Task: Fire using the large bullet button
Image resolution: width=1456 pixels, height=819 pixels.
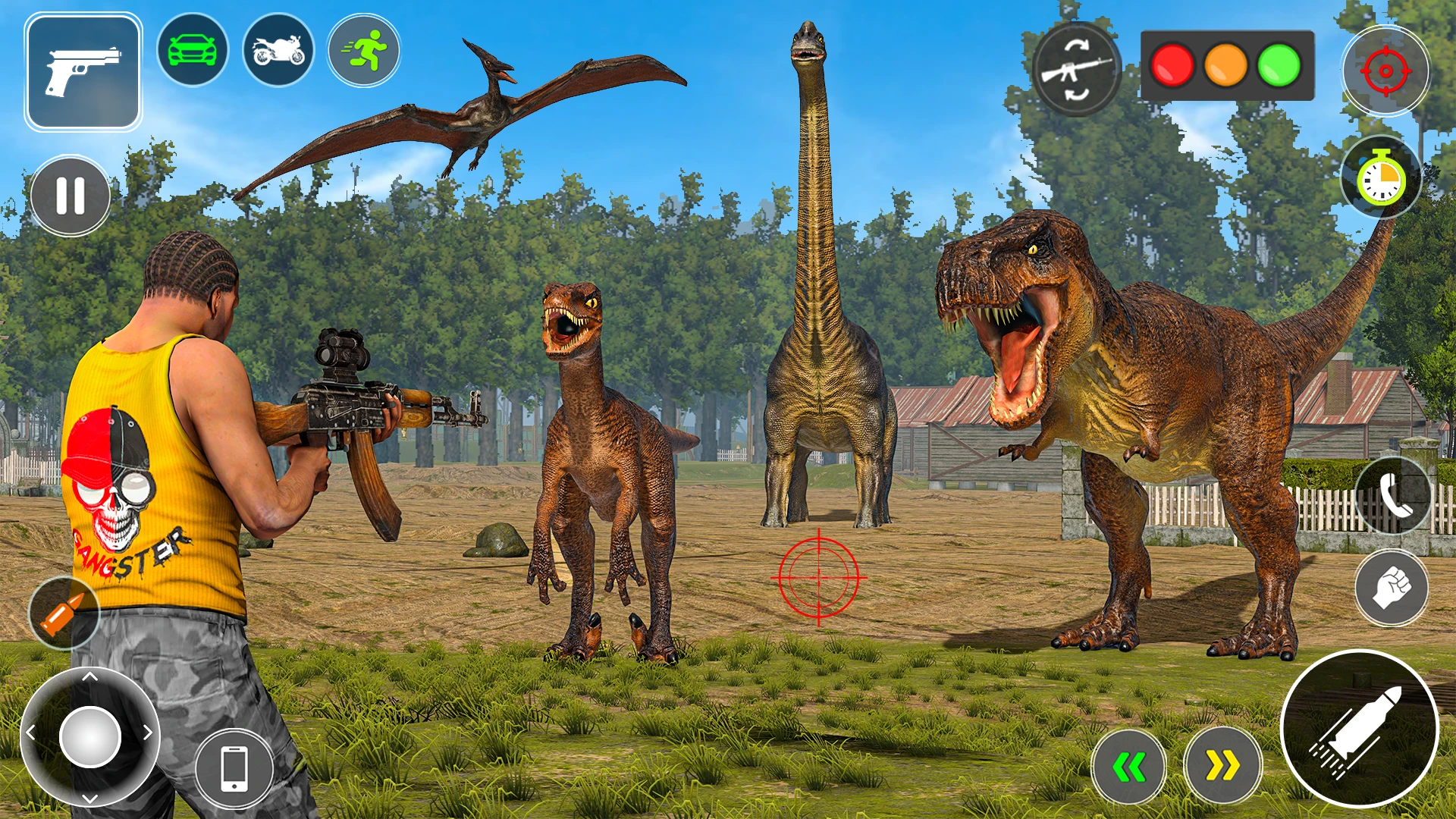Action: 1360,729
